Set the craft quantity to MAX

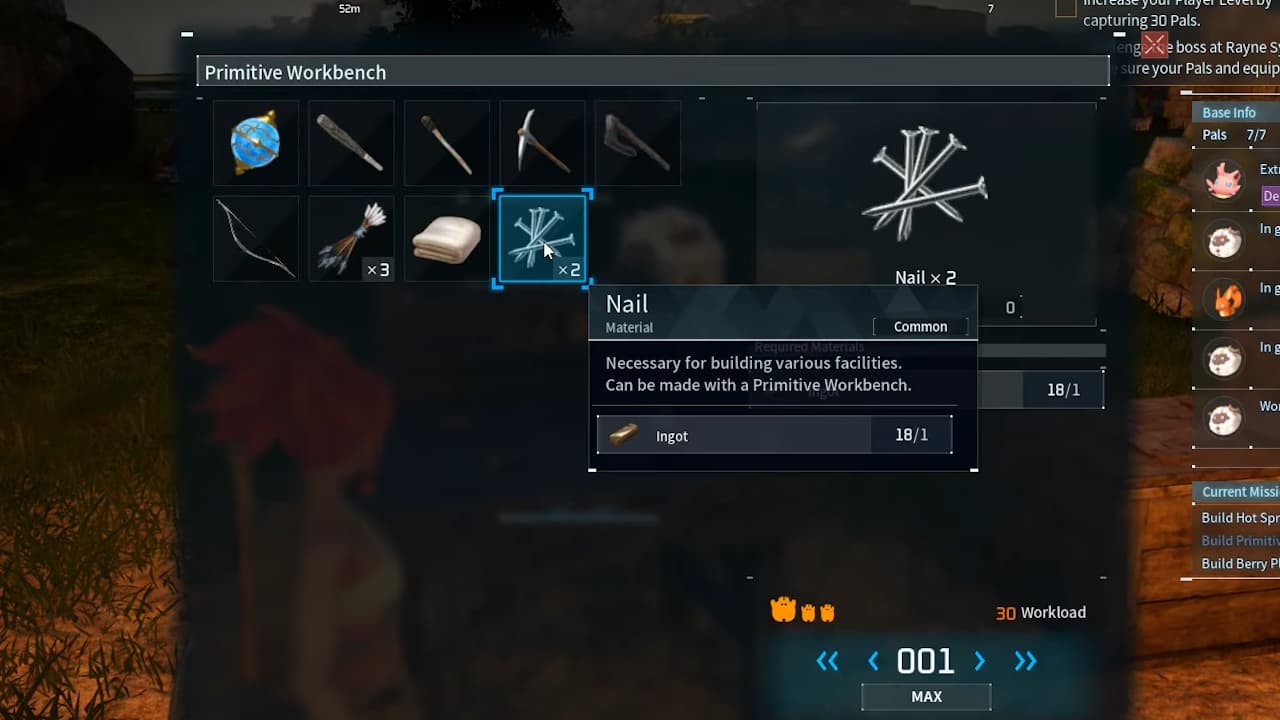[926, 697]
